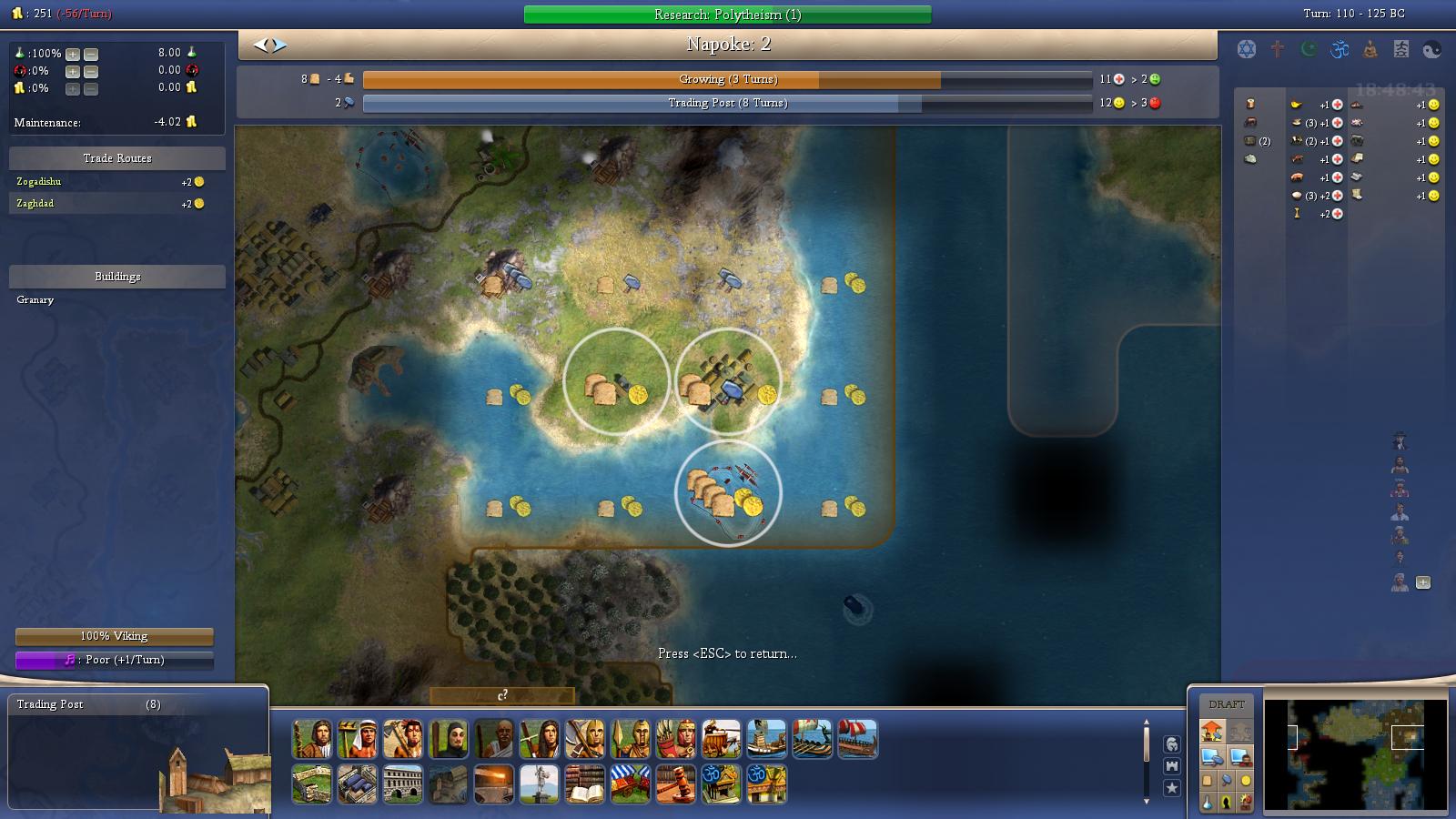Screen dimensions: 1456x819
Task: Click the Buddhism religion icon
Action: tap(1369, 48)
